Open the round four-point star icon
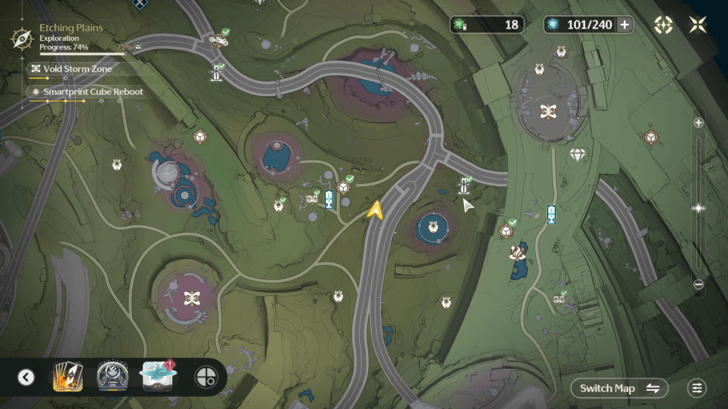 pos(663,25)
